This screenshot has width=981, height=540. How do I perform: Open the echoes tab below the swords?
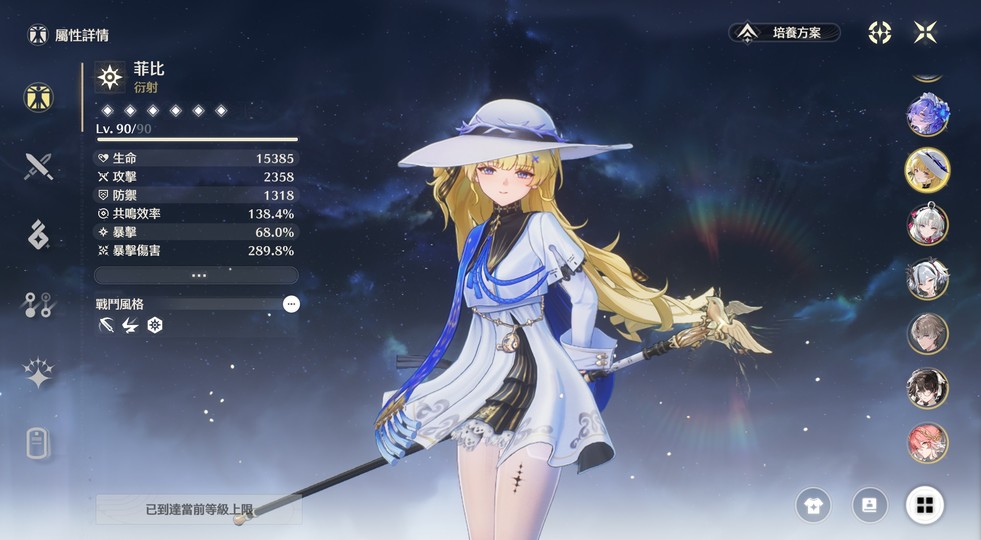pyautogui.click(x=39, y=234)
